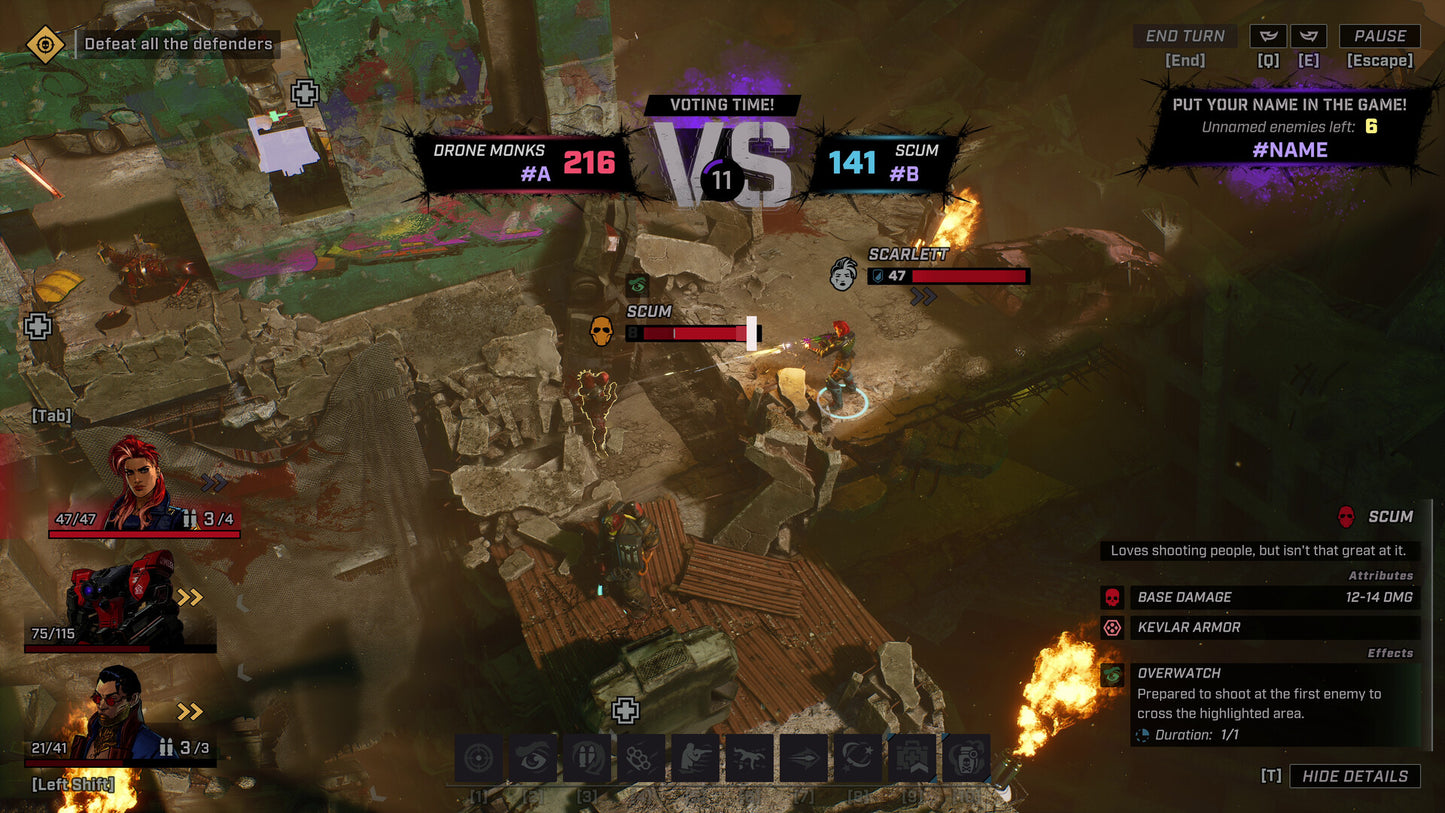This screenshot has width=1445, height=813.
Task: Click the medkit item in slot 9
Action: pyautogui.click(x=910, y=758)
